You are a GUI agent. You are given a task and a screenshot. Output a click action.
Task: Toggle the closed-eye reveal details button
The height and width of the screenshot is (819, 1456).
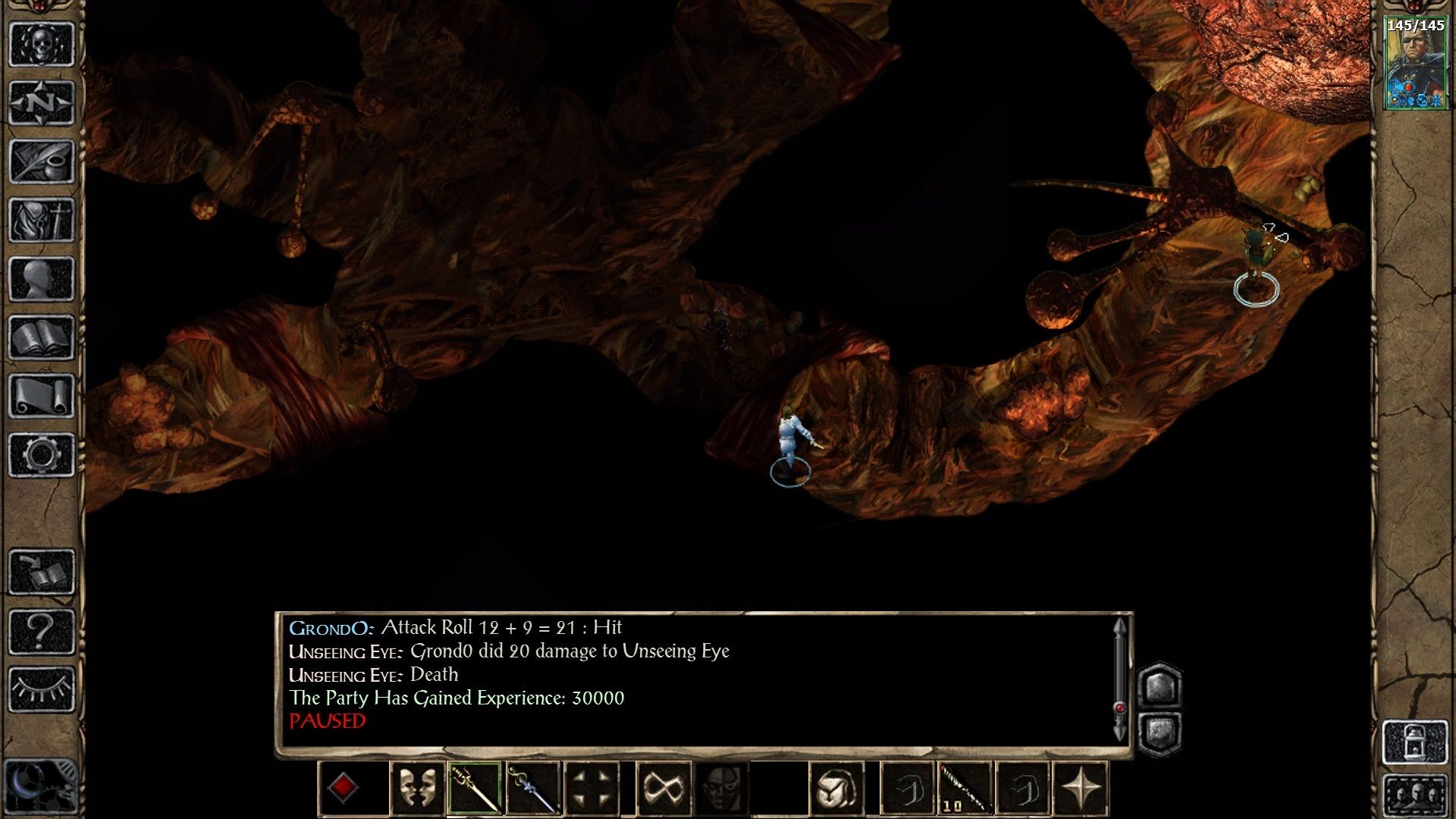tap(42, 689)
